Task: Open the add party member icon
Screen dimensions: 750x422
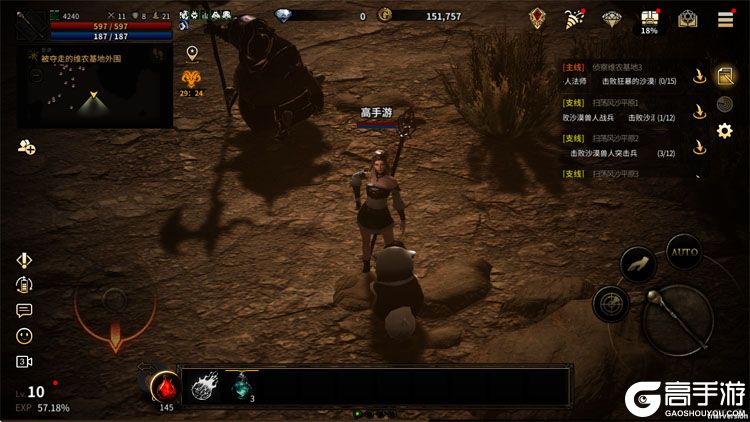Action: tap(26, 147)
